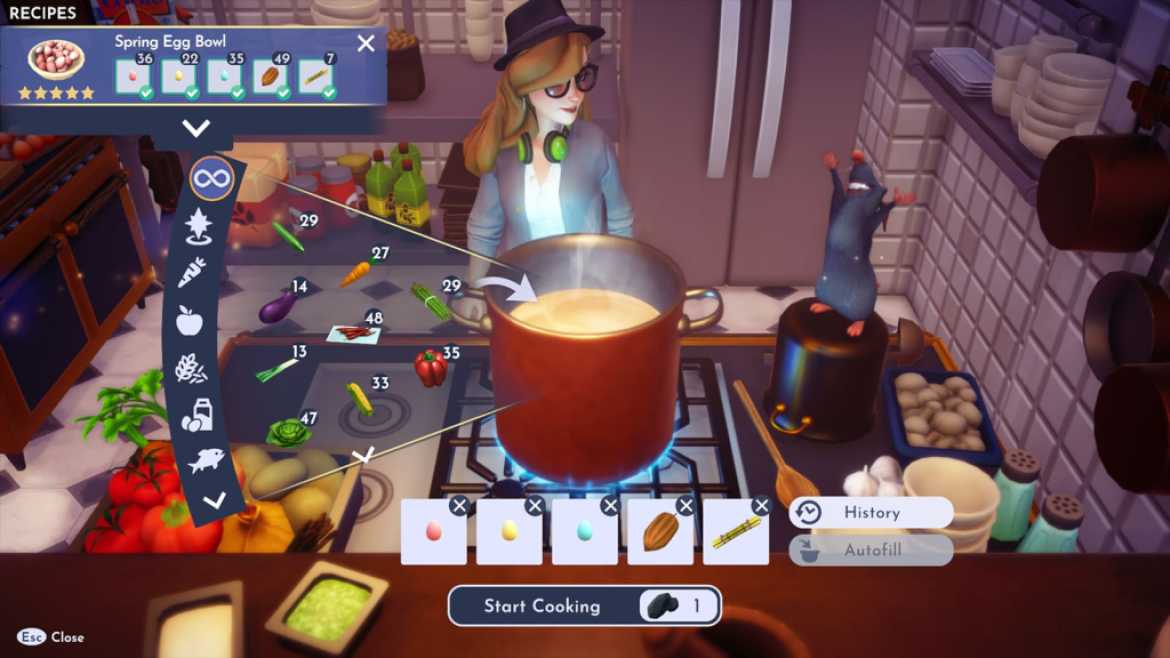Select the infinity all-ingredients filter
This screenshot has width=1170, height=658.
211,180
